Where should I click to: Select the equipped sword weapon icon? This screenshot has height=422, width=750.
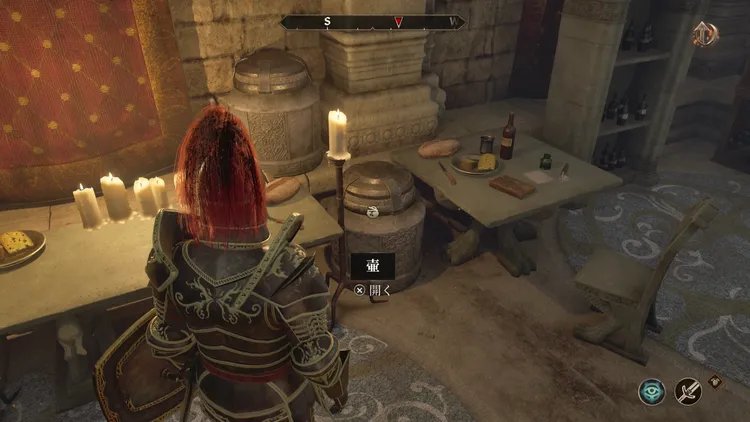click(687, 391)
